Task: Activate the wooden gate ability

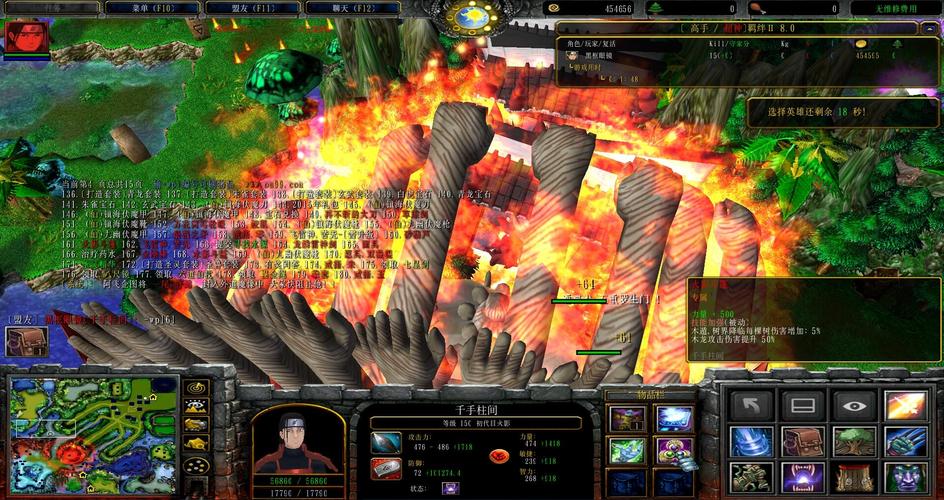Action: click(853, 477)
